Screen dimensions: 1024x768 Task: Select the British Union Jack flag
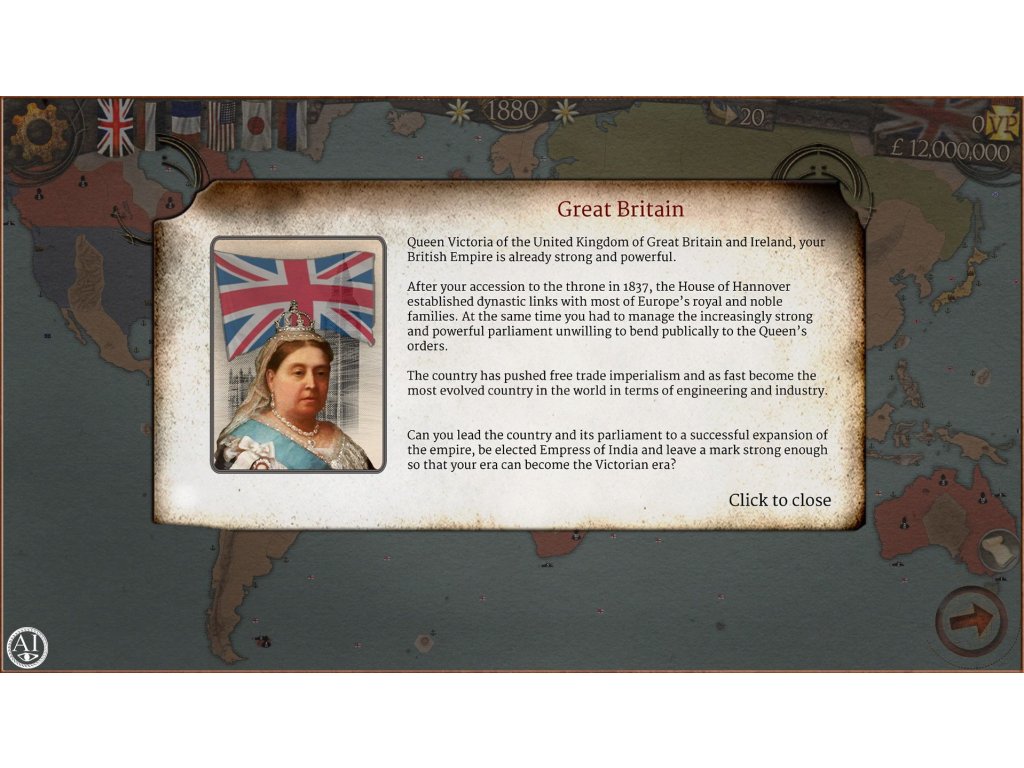[115, 127]
